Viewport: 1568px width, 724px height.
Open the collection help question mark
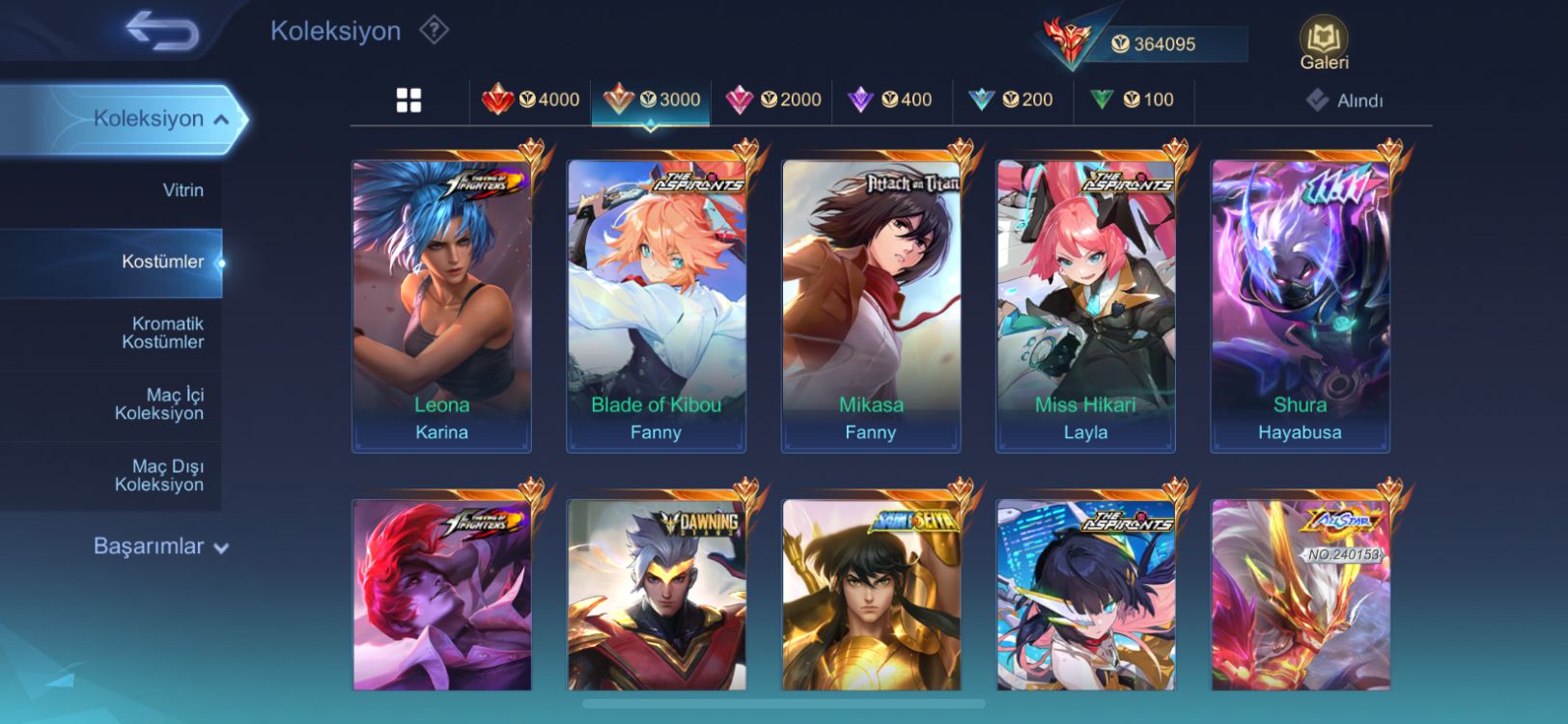pos(434,31)
